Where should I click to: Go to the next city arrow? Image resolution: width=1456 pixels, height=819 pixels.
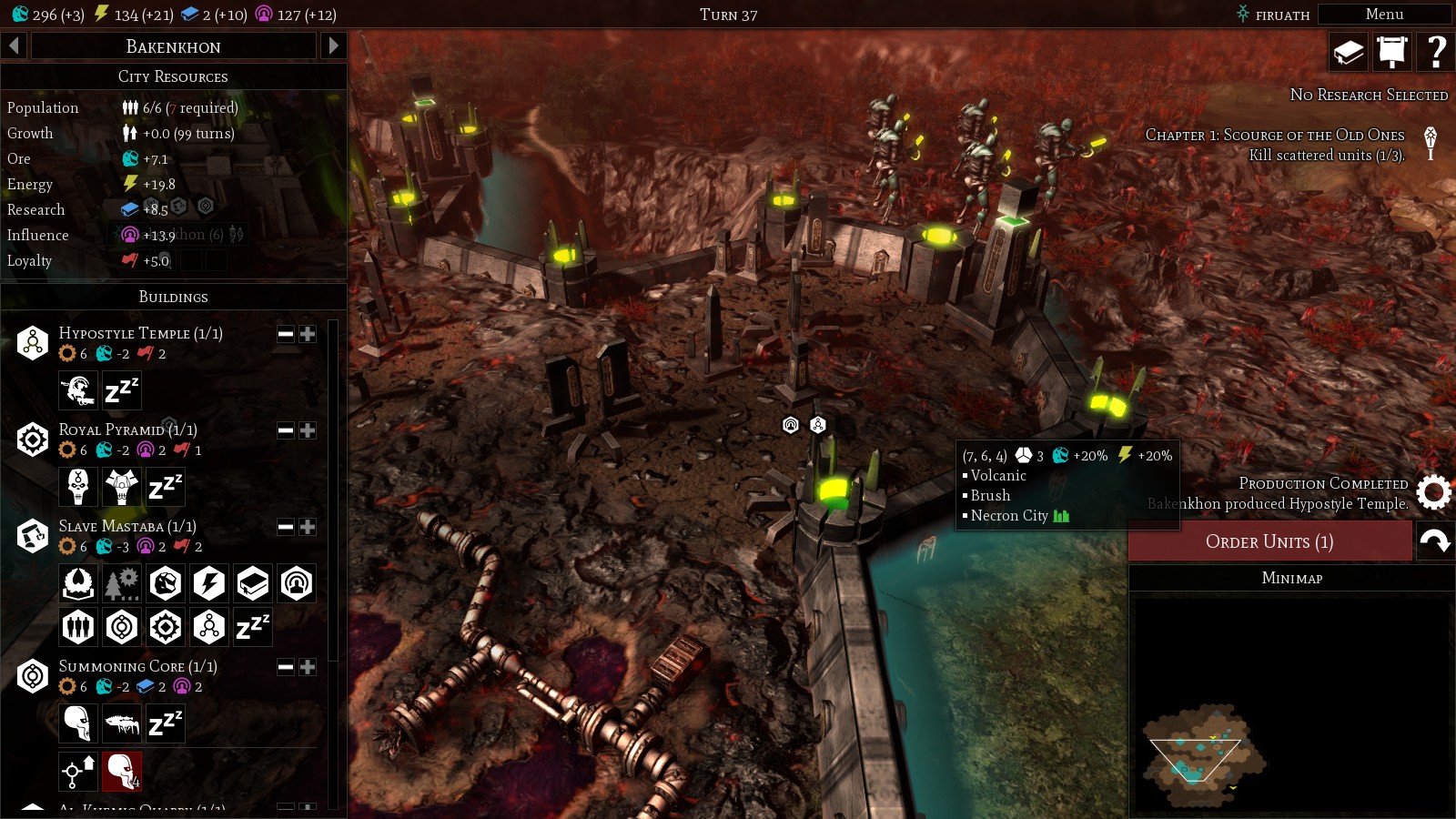(333, 45)
